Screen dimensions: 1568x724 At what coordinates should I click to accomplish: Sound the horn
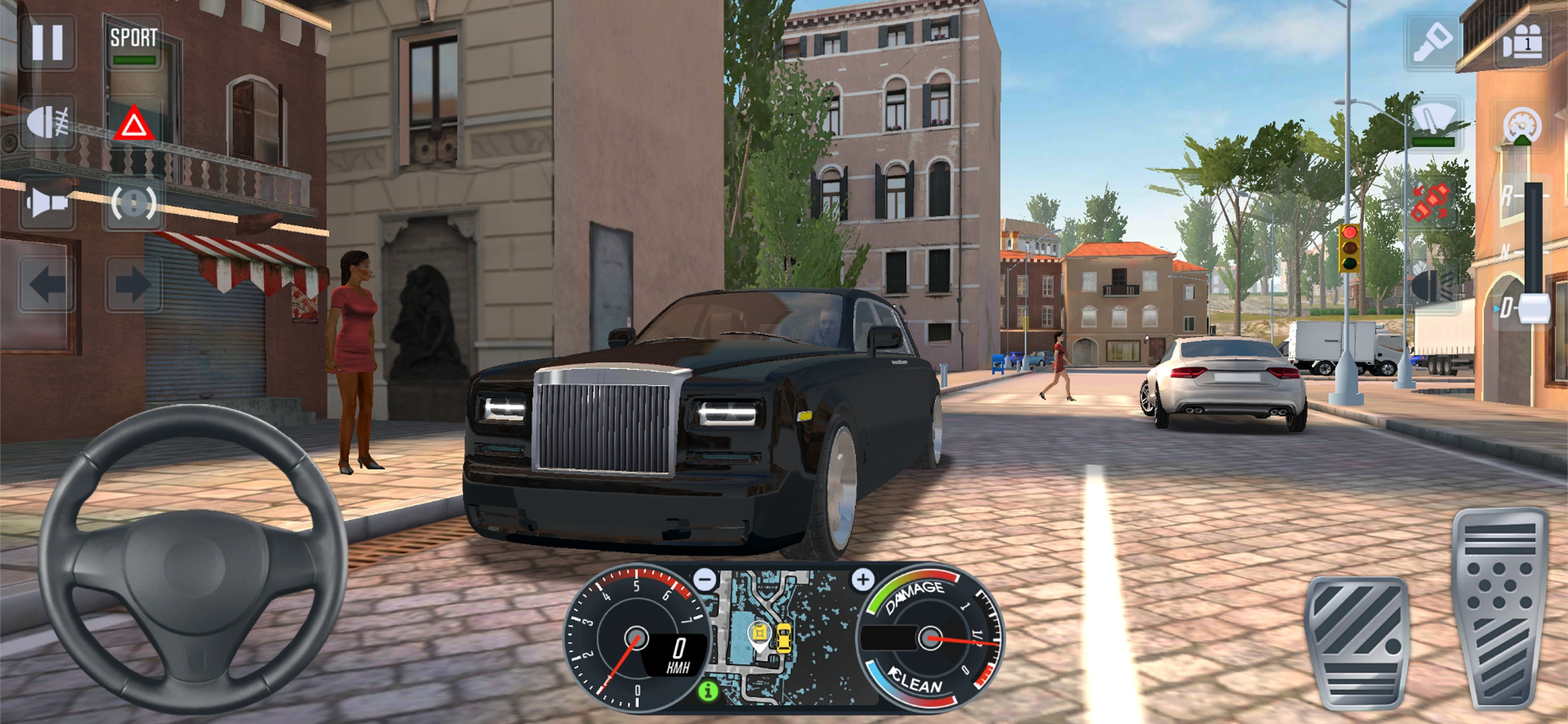(47, 203)
